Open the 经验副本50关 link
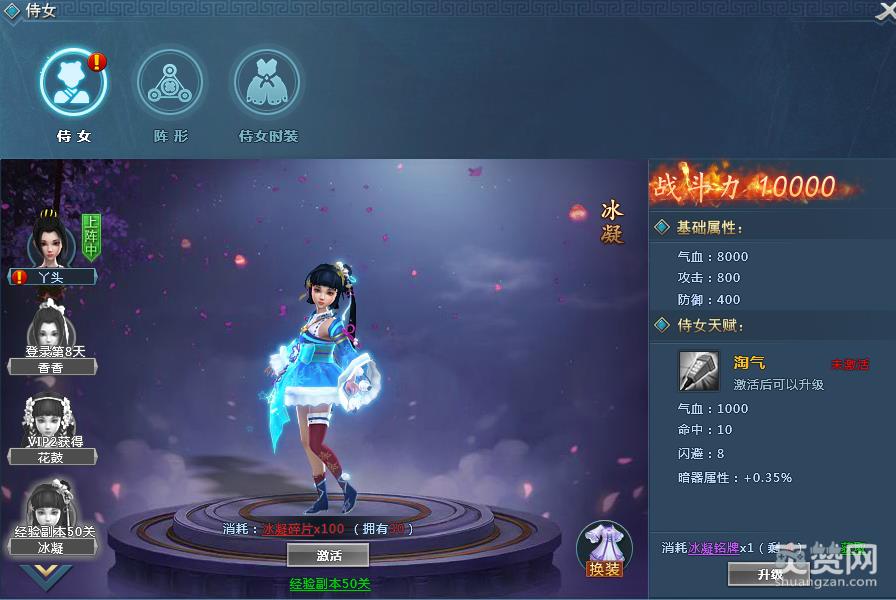Image resolution: width=896 pixels, height=600 pixels. click(330, 584)
